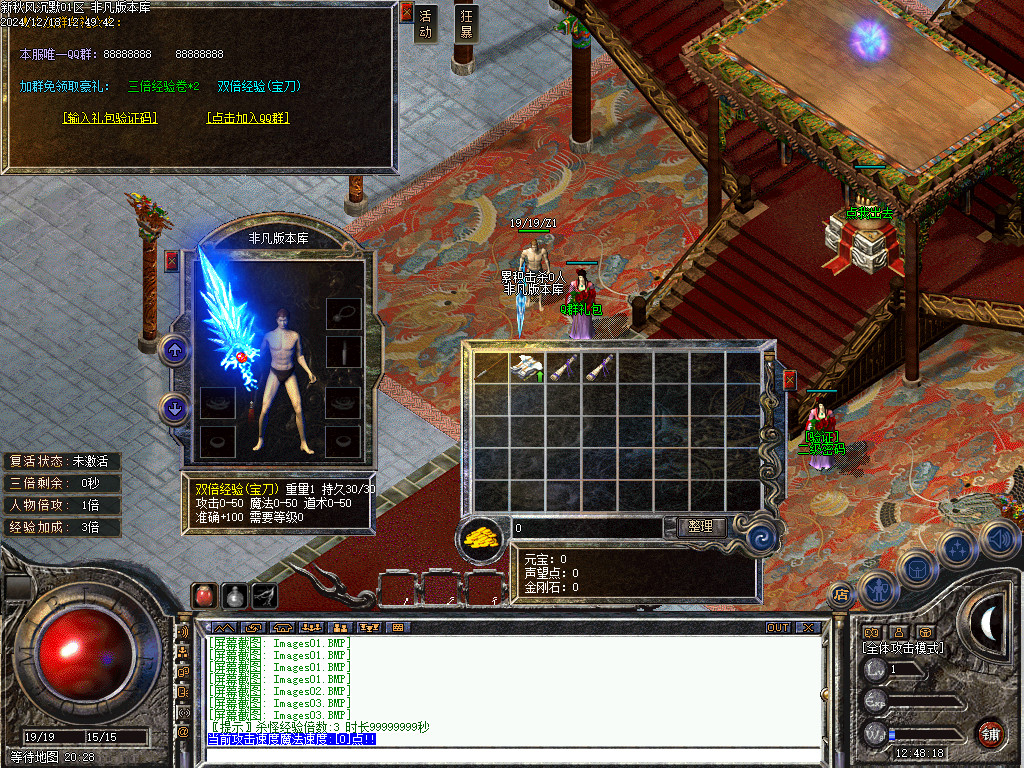
Task: Click the gold coins pile icon
Action: click(x=482, y=537)
